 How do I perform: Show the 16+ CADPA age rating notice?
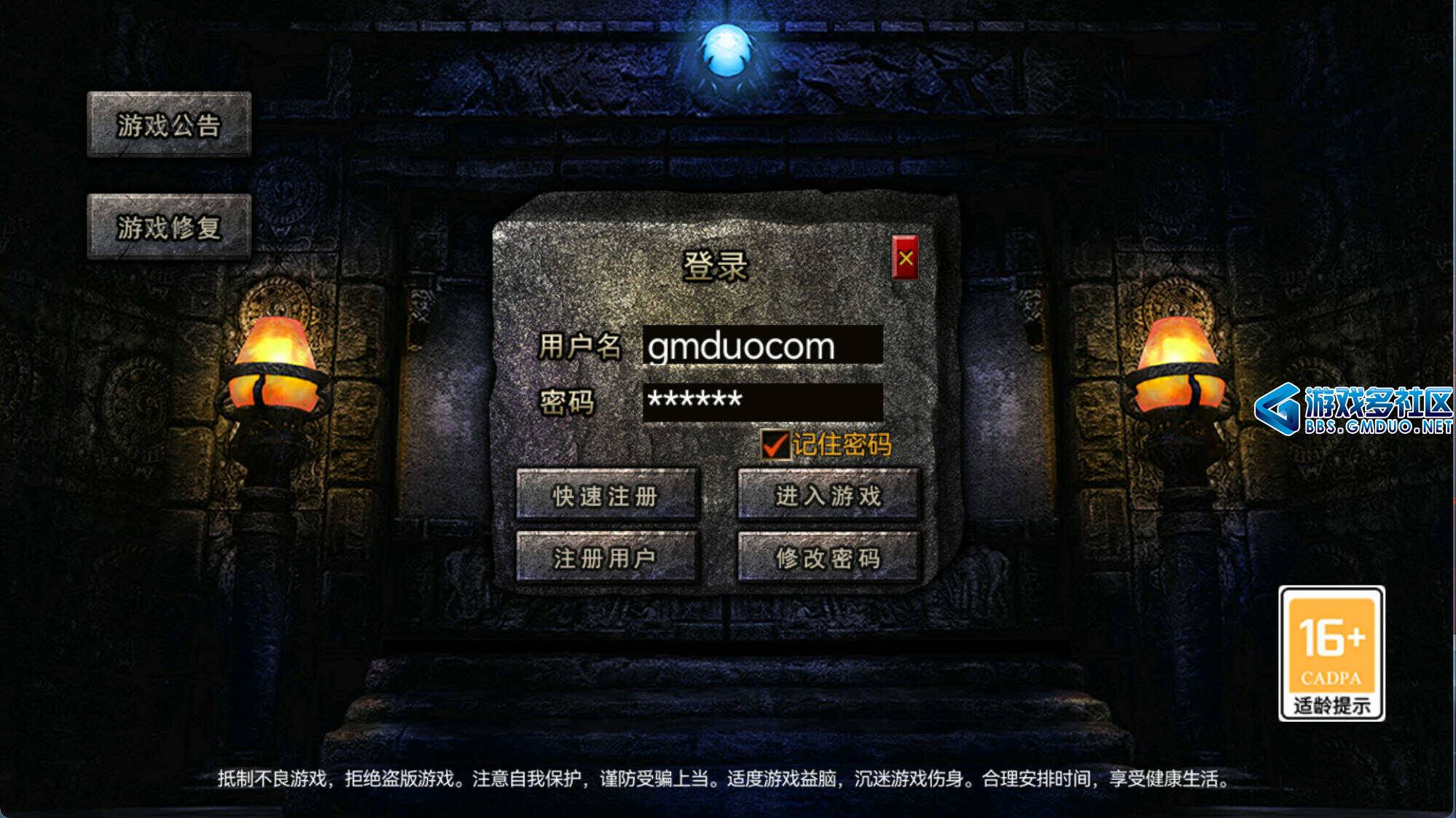[1331, 653]
